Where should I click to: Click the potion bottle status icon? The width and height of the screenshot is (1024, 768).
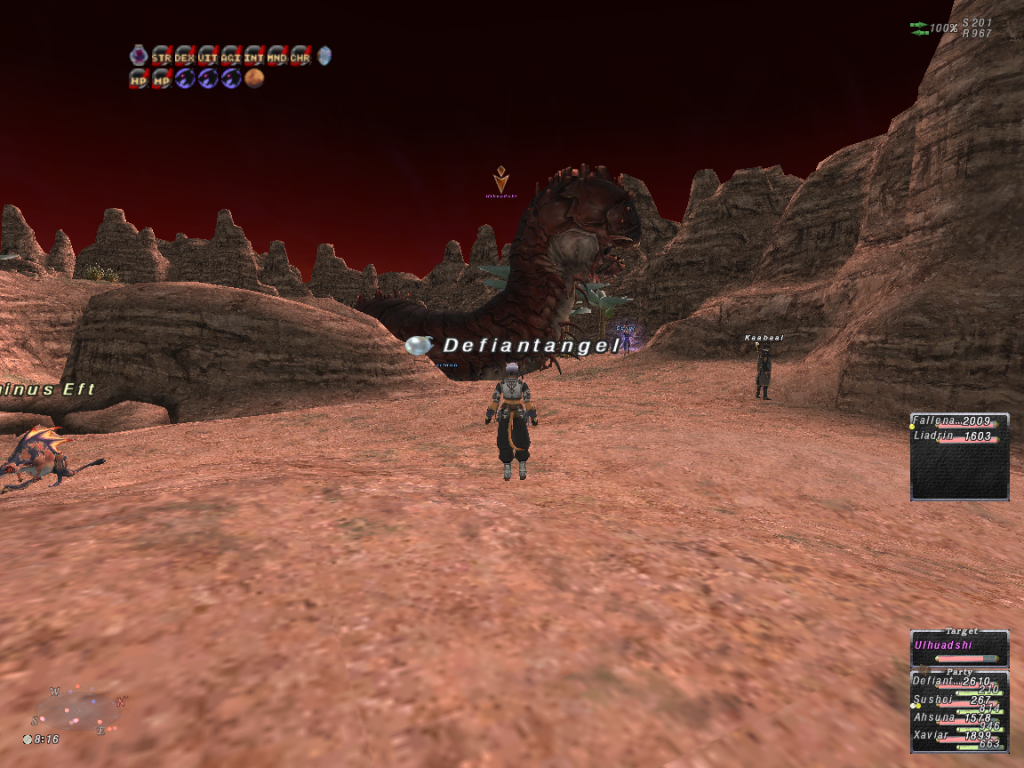pos(138,56)
